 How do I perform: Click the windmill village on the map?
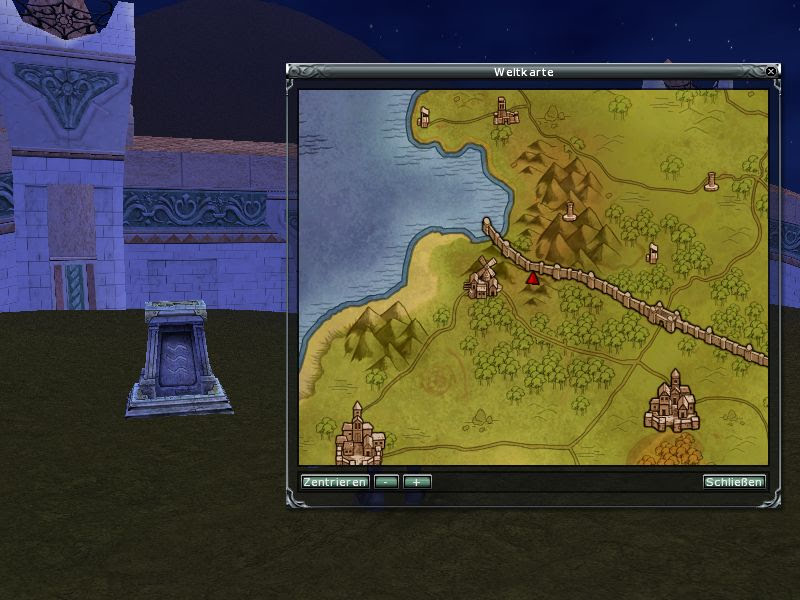coord(482,278)
